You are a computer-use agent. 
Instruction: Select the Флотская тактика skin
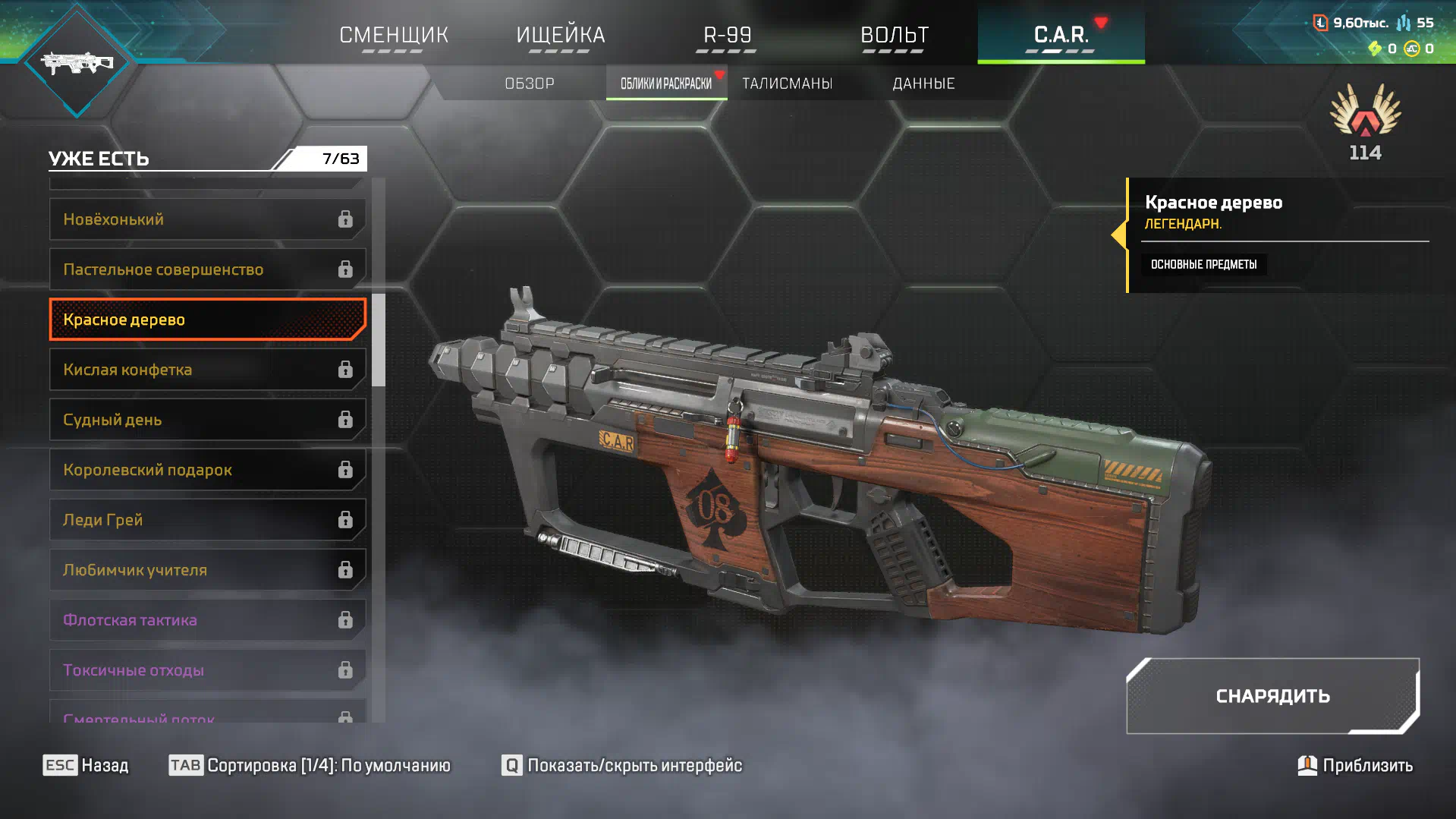tap(207, 620)
